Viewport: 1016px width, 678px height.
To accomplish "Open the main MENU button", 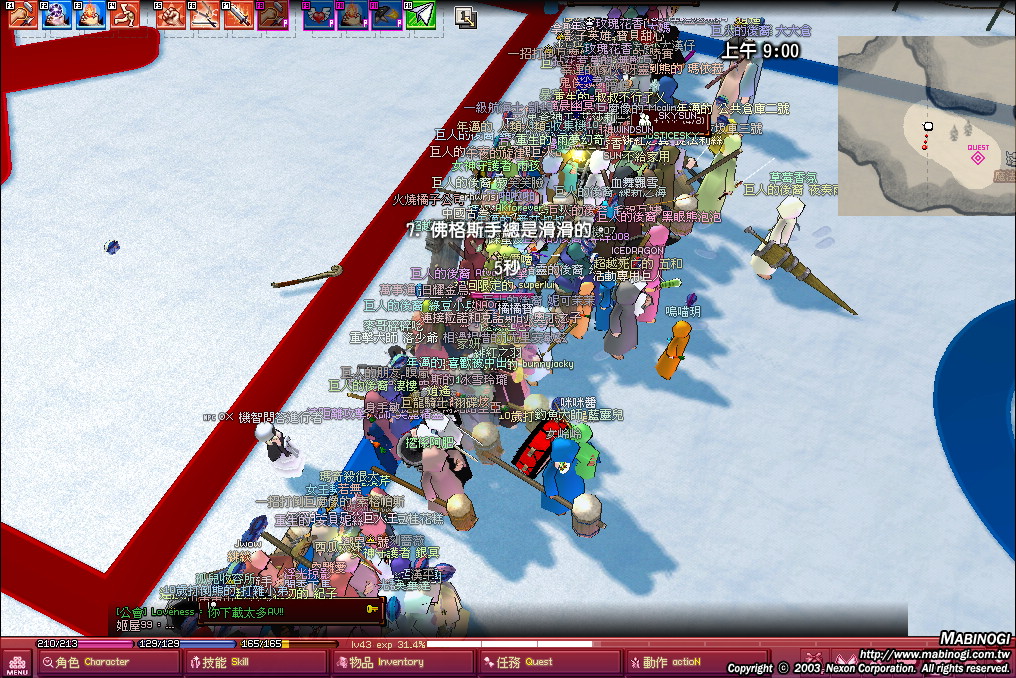I will 16,663.
